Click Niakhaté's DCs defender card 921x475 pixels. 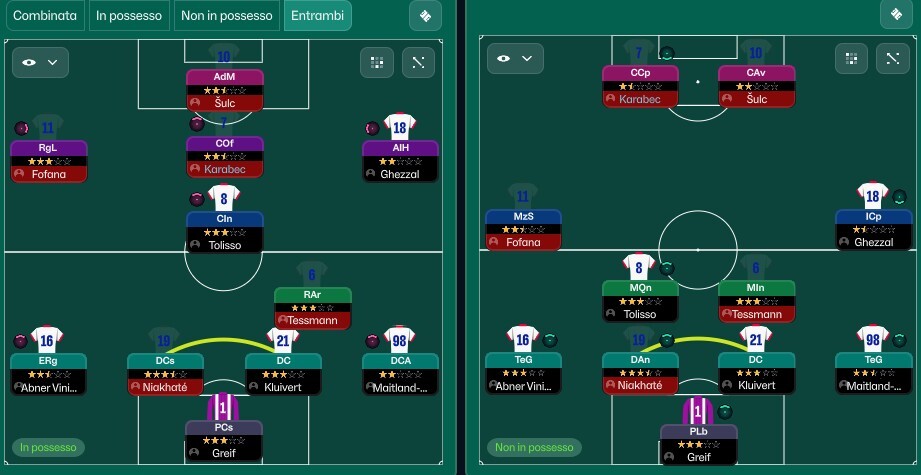pos(165,373)
